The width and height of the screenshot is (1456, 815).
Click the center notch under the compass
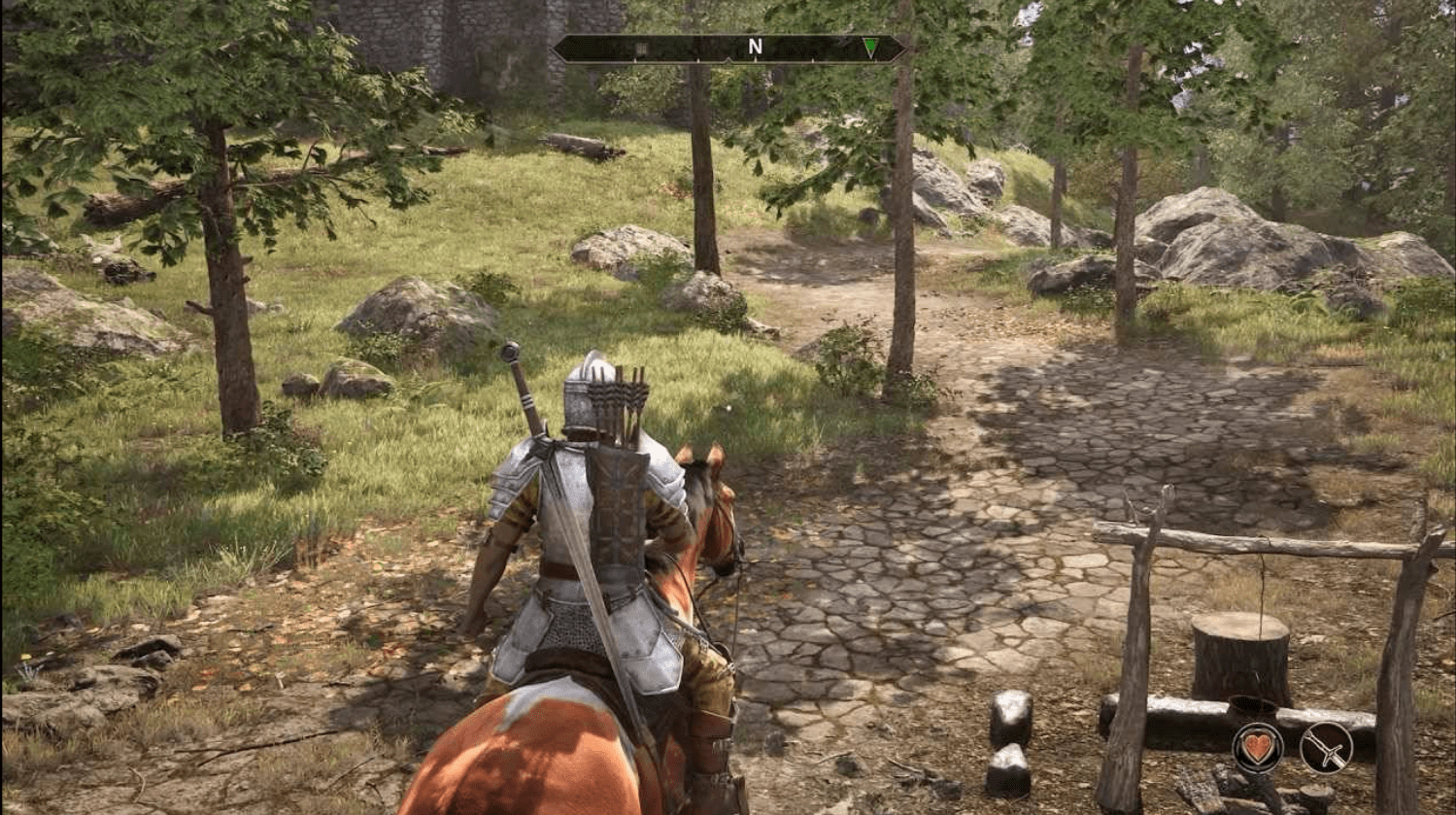pos(728,60)
